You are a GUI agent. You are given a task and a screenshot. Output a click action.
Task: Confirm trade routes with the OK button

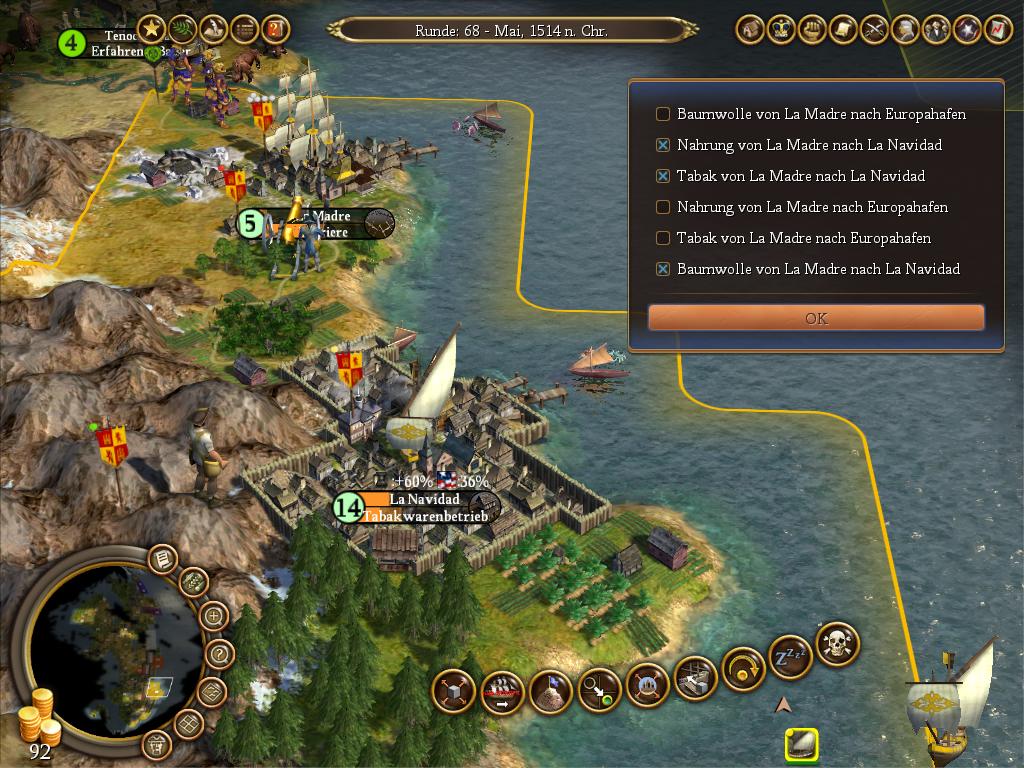[x=816, y=318]
